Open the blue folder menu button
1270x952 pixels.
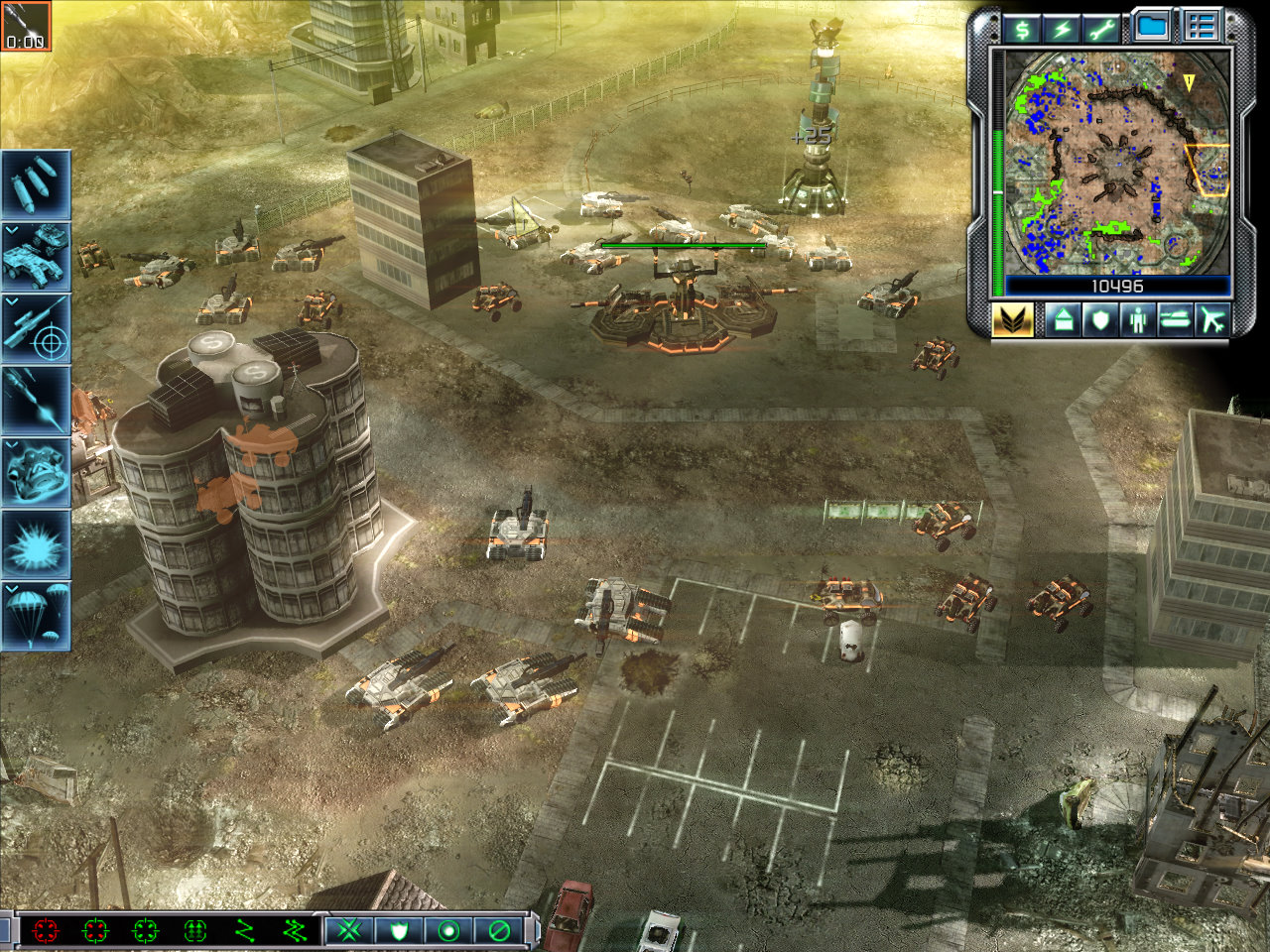[x=1151, y=26]
